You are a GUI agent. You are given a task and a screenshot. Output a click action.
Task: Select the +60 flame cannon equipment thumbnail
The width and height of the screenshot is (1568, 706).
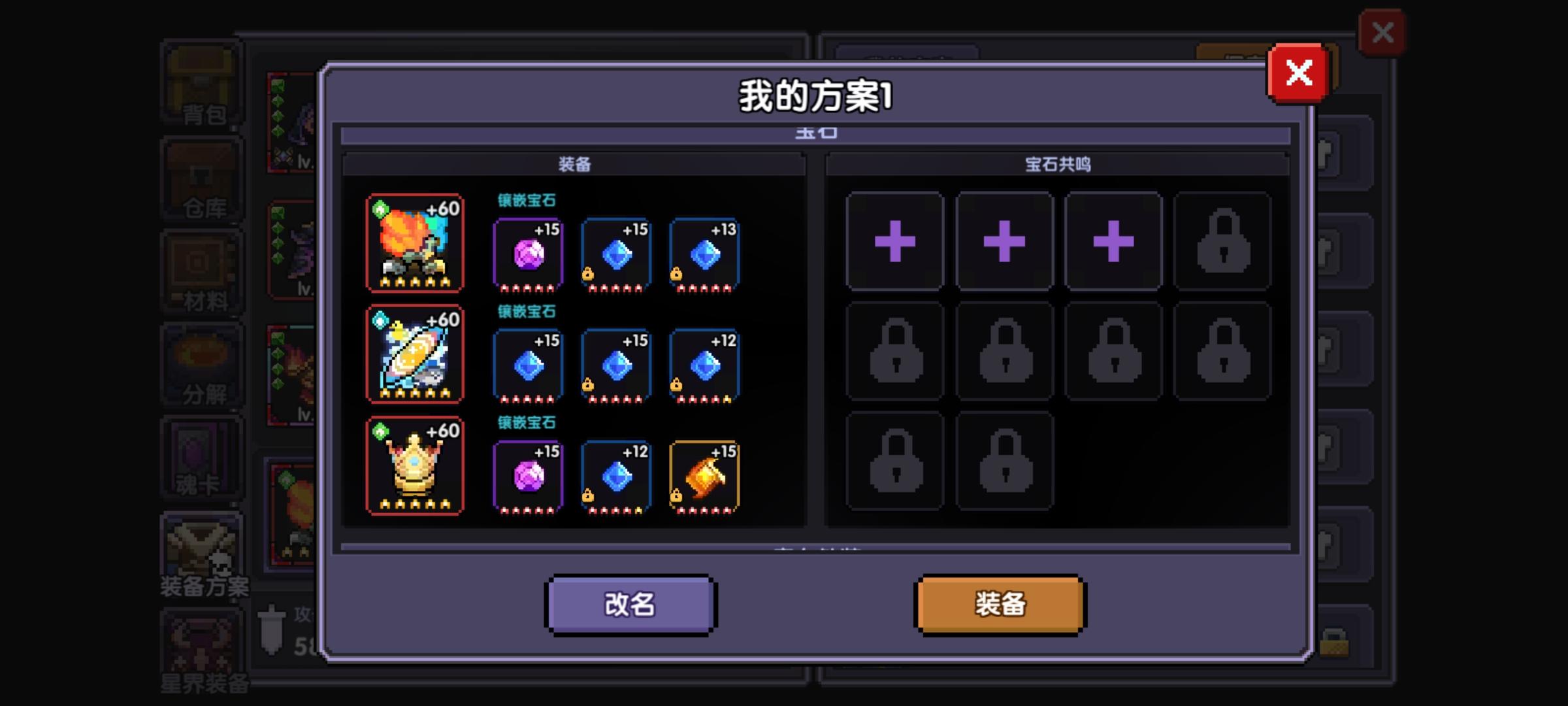(414, 243)
